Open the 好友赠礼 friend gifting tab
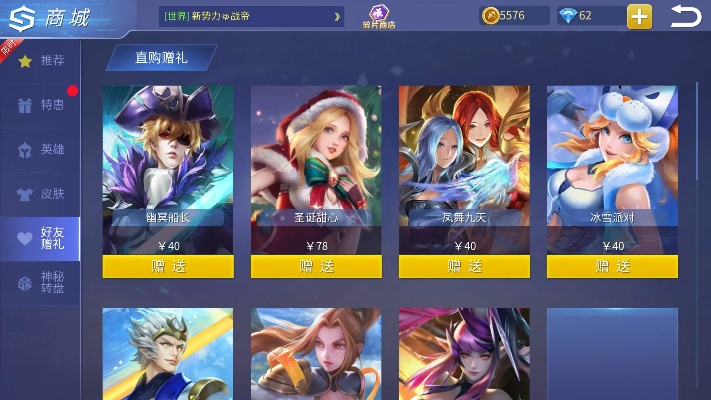The width and height of the screenshot is (711, 400). pyautogui.click(x=41, y=238)
